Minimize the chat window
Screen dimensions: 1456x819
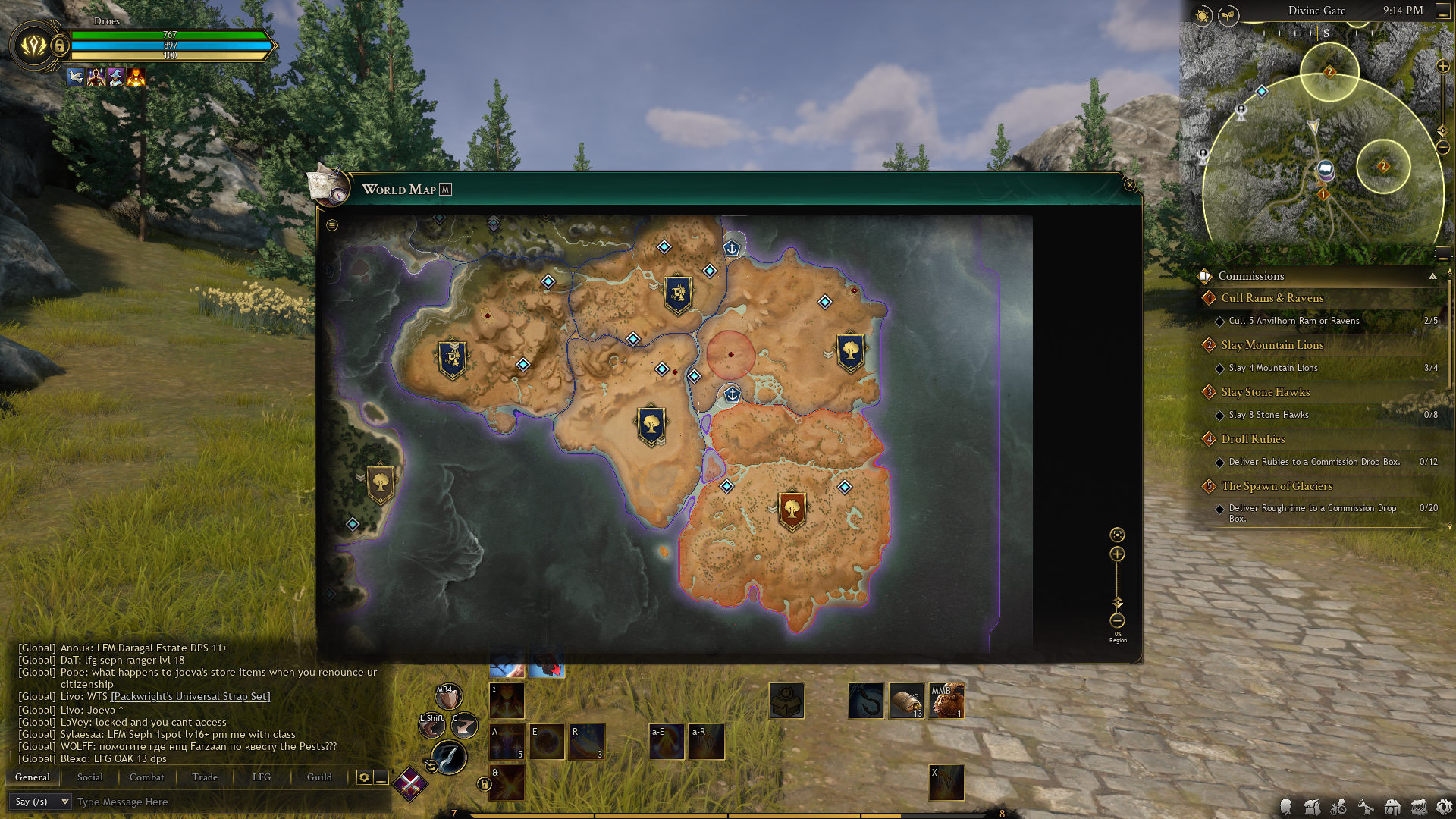click(381, 777)
